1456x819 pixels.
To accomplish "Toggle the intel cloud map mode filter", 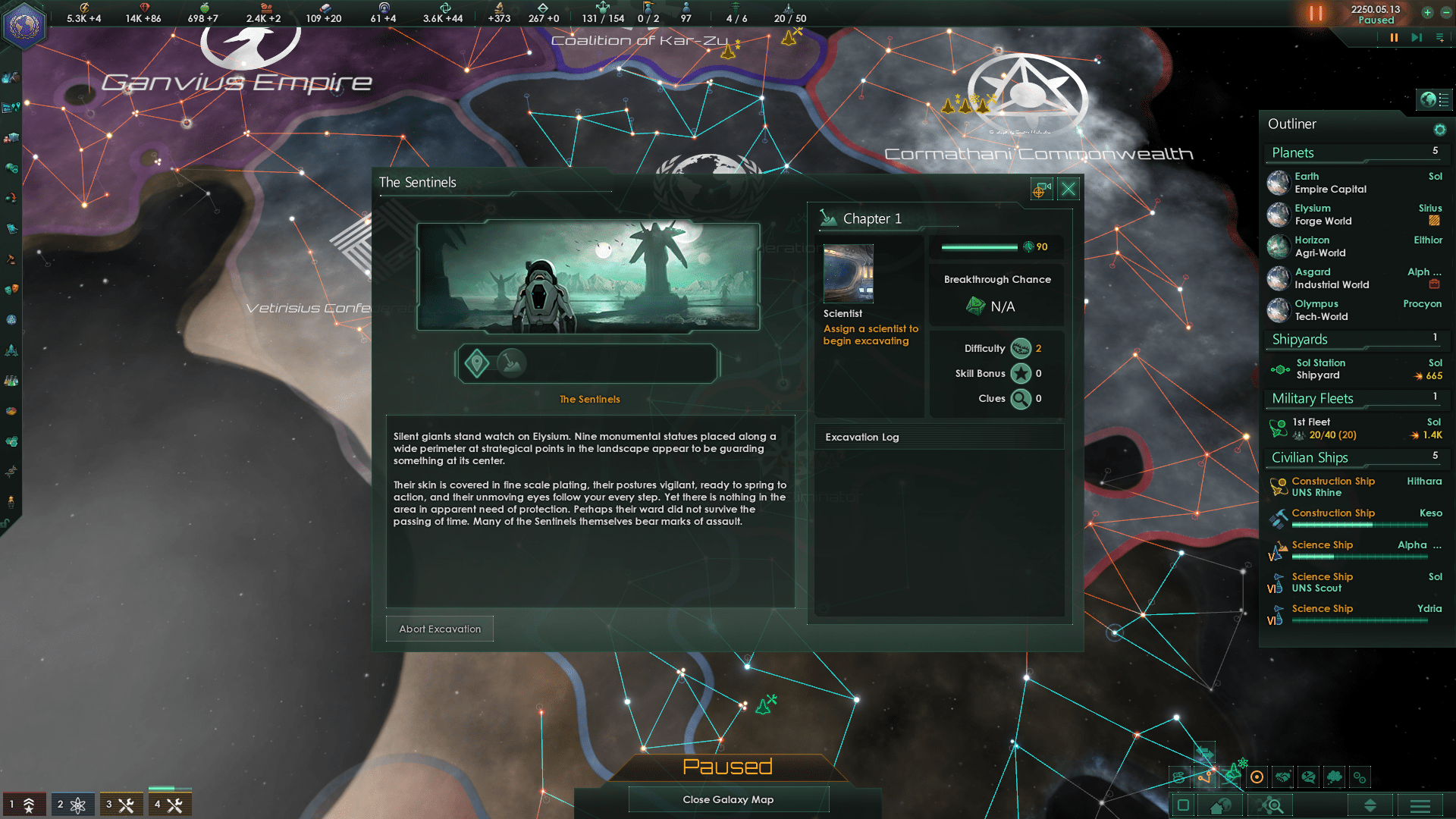I will pos(1335,777).
